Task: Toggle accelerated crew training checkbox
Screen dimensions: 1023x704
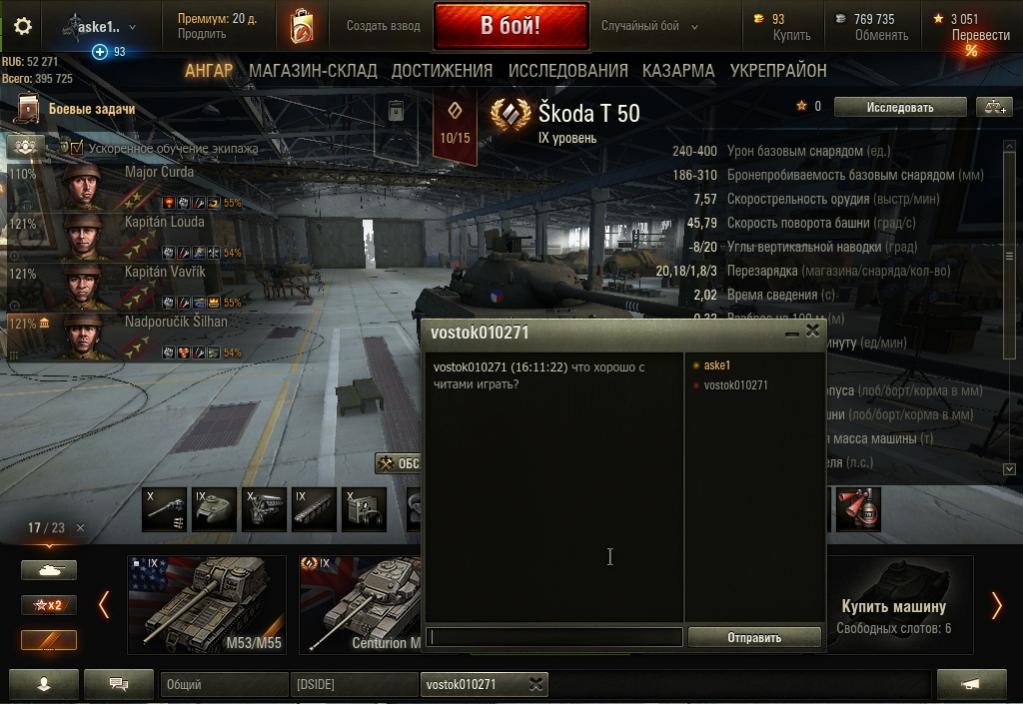Action: (77, 148)
